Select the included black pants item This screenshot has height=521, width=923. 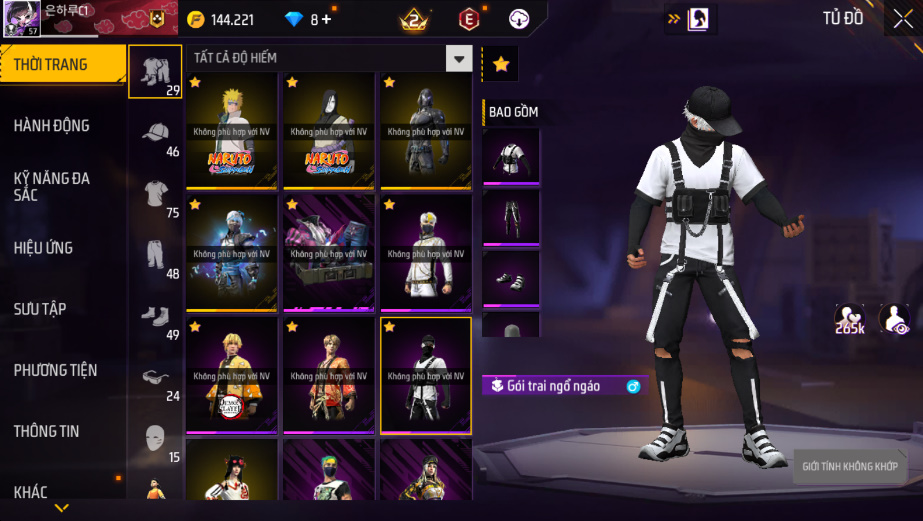pyautogui.click(x=511, y=217)
